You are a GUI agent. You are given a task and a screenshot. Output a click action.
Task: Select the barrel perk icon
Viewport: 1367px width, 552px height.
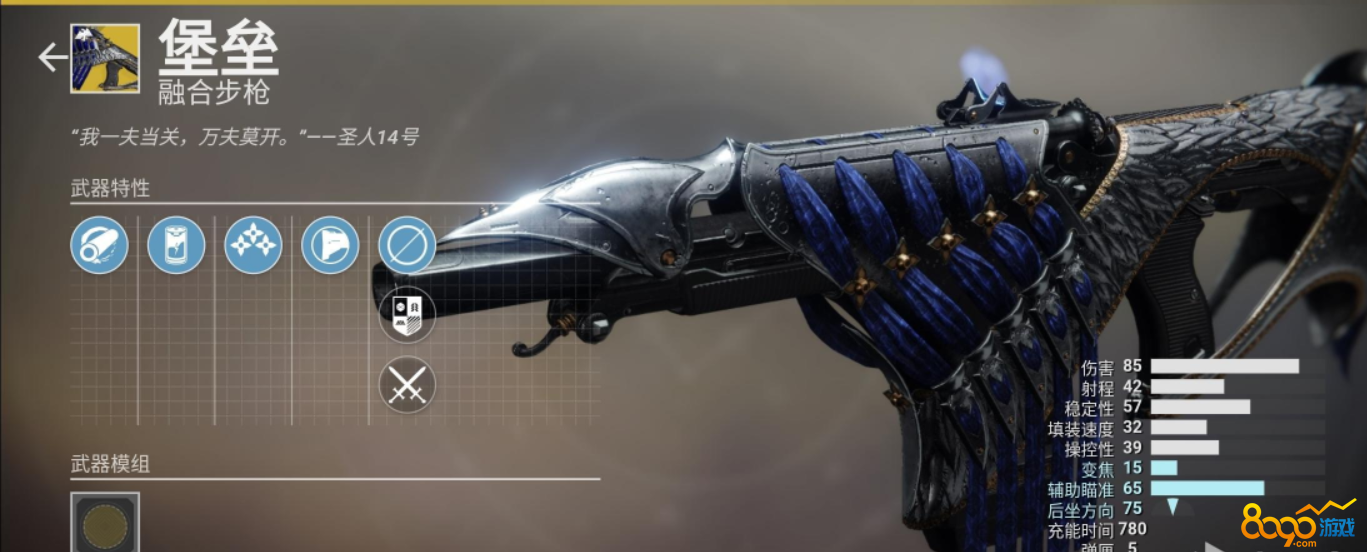coord(99,246)
